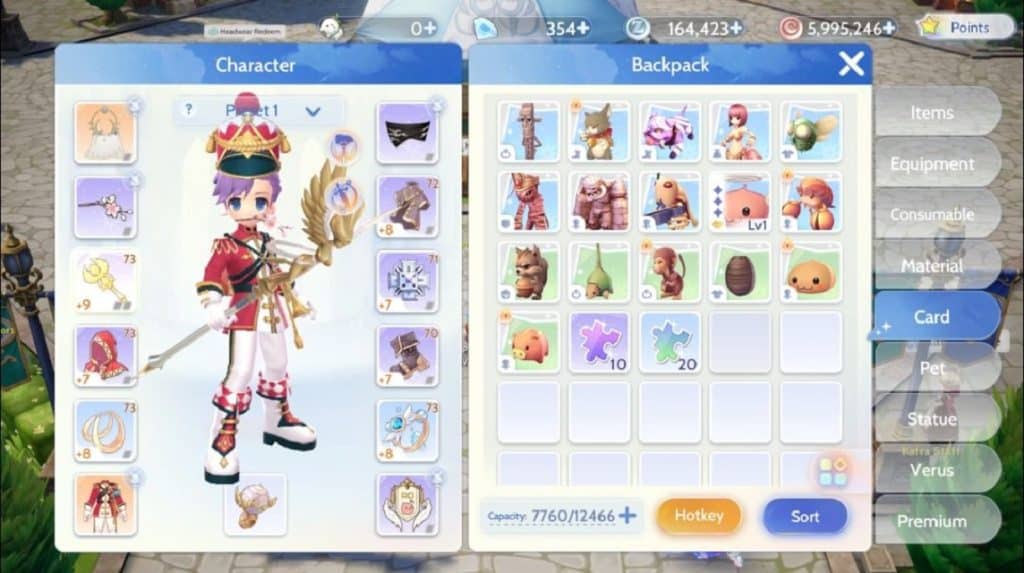Viewport: 1024px width, 573px height.
Task: Open the Equipment tab
Action: coord(931,164)
